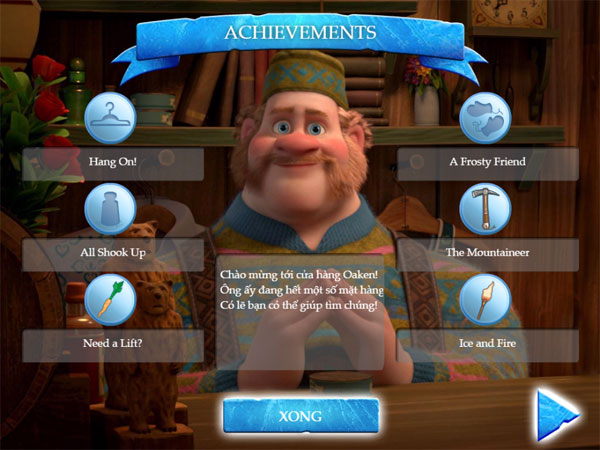Viewport: 600px width, 450px height.
Task: Choose the mittens achievement icon
Action: 485,118
